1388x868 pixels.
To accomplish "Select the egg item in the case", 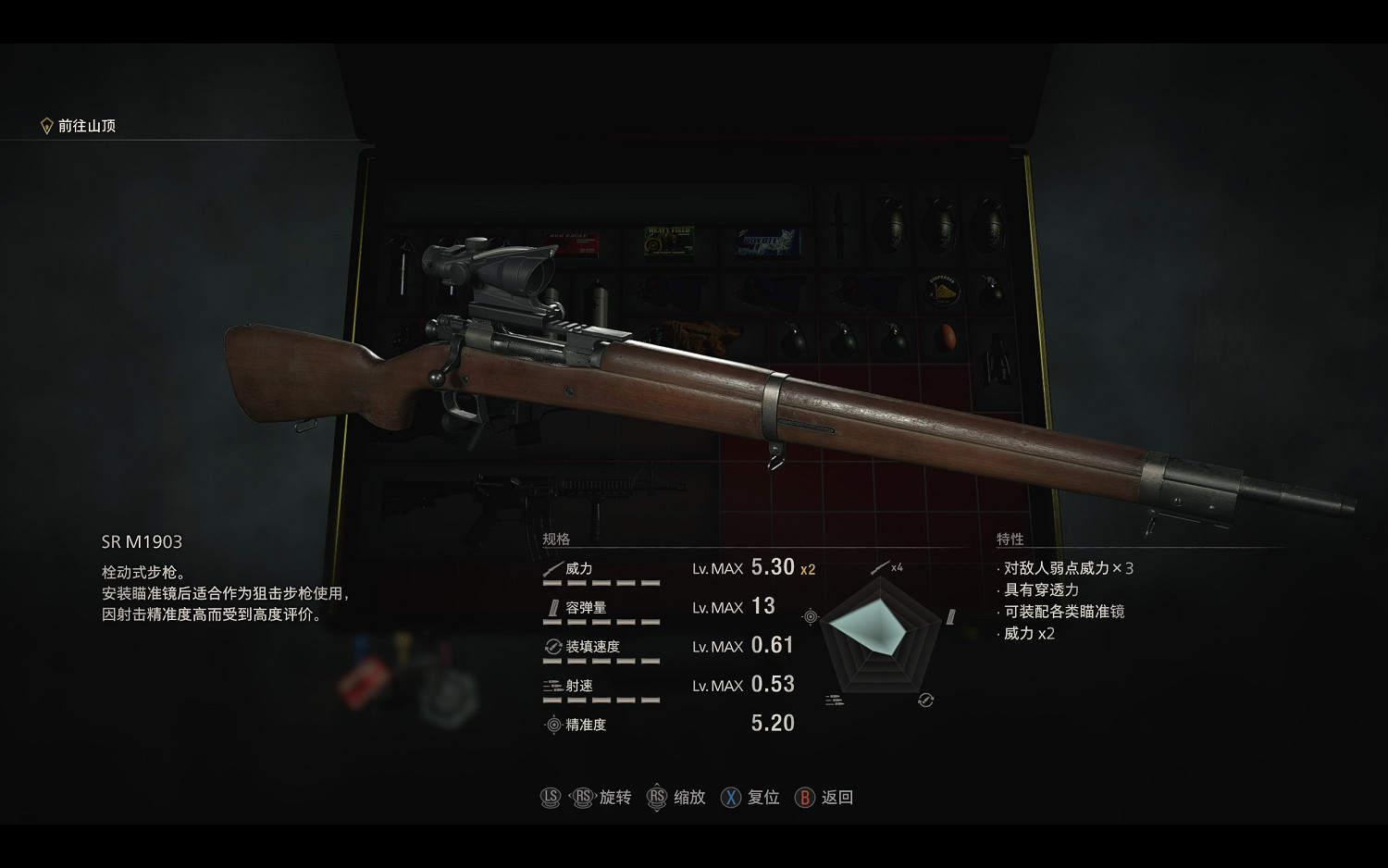I will (945, 335).
